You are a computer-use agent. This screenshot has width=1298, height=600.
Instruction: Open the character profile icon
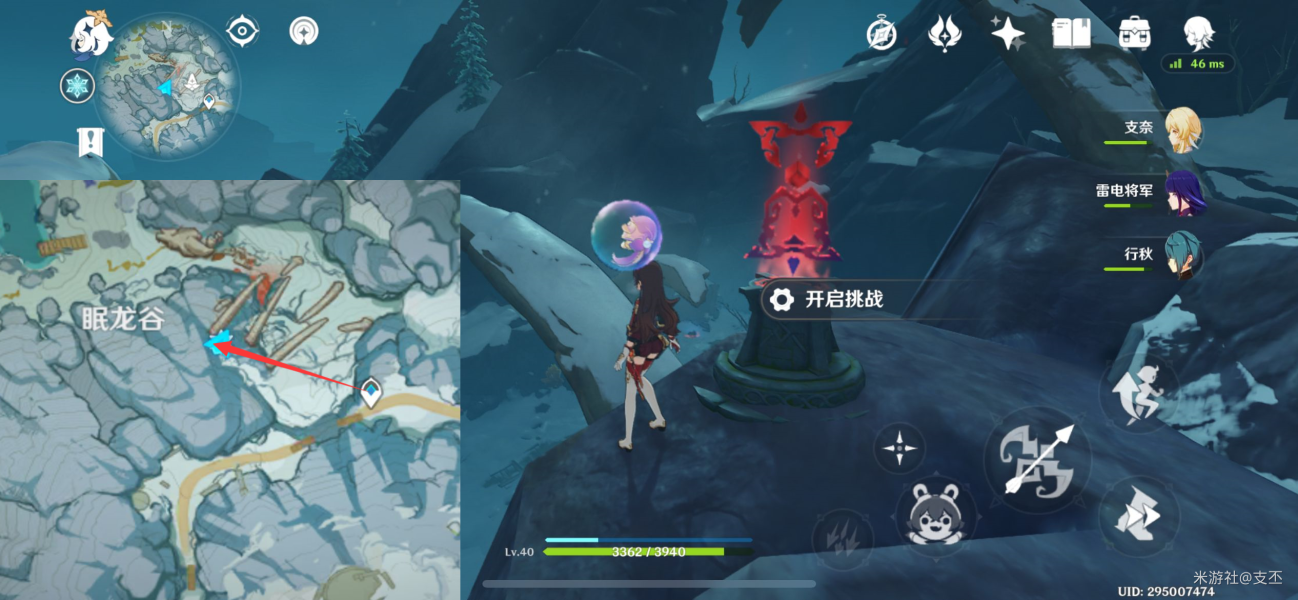(1197, 34)
